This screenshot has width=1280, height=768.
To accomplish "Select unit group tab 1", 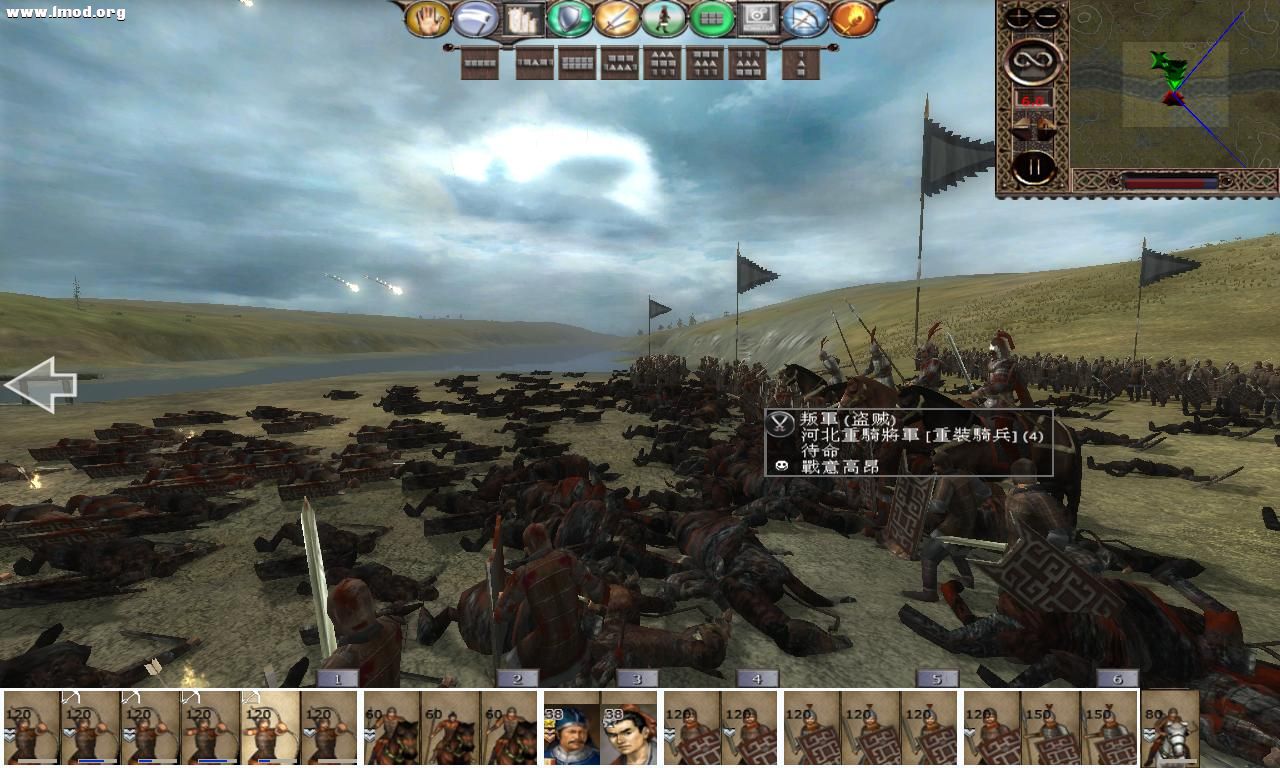I will (339, 678).
